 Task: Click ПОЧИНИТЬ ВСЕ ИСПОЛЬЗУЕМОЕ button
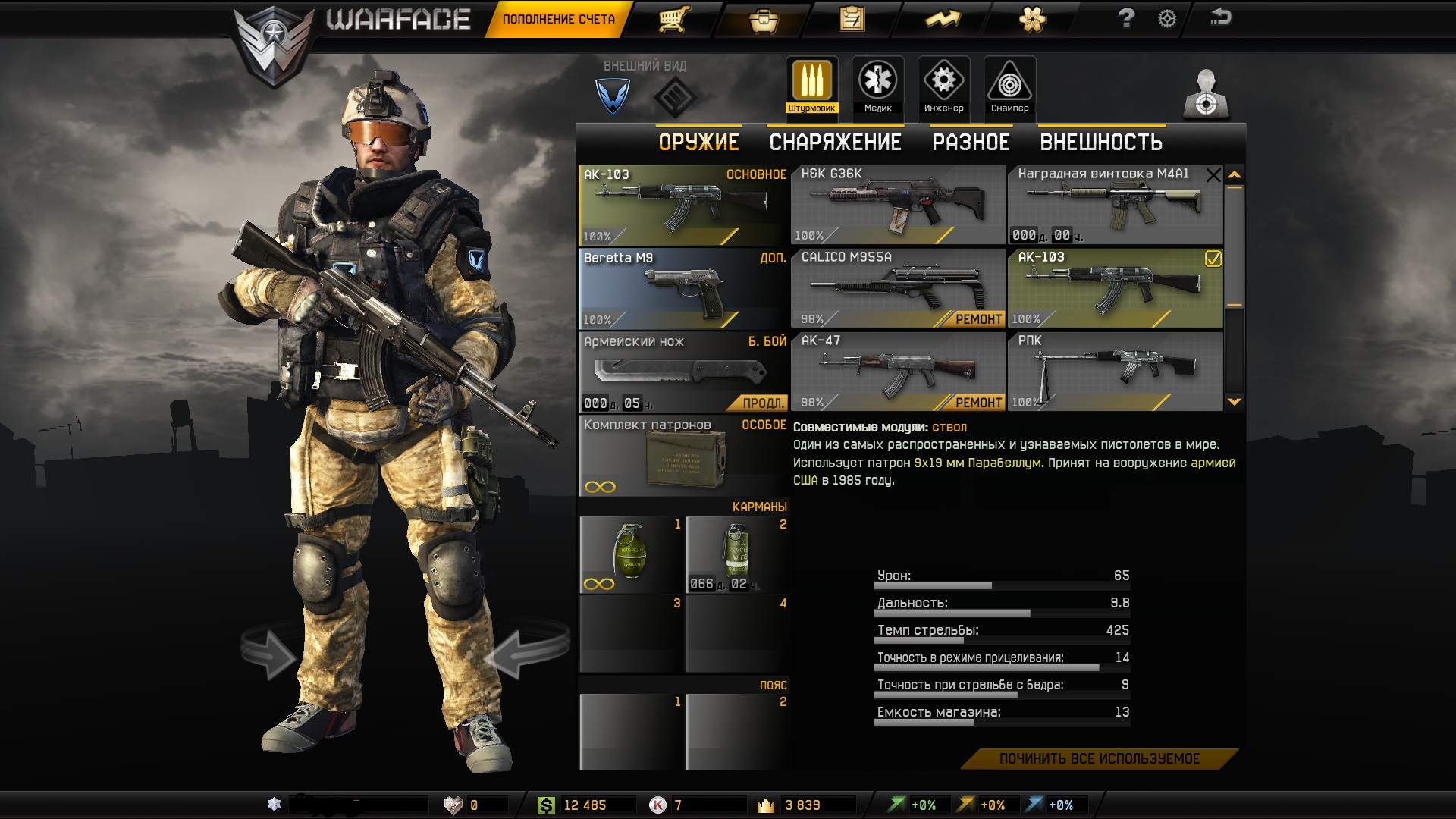tap(1099, 758)
